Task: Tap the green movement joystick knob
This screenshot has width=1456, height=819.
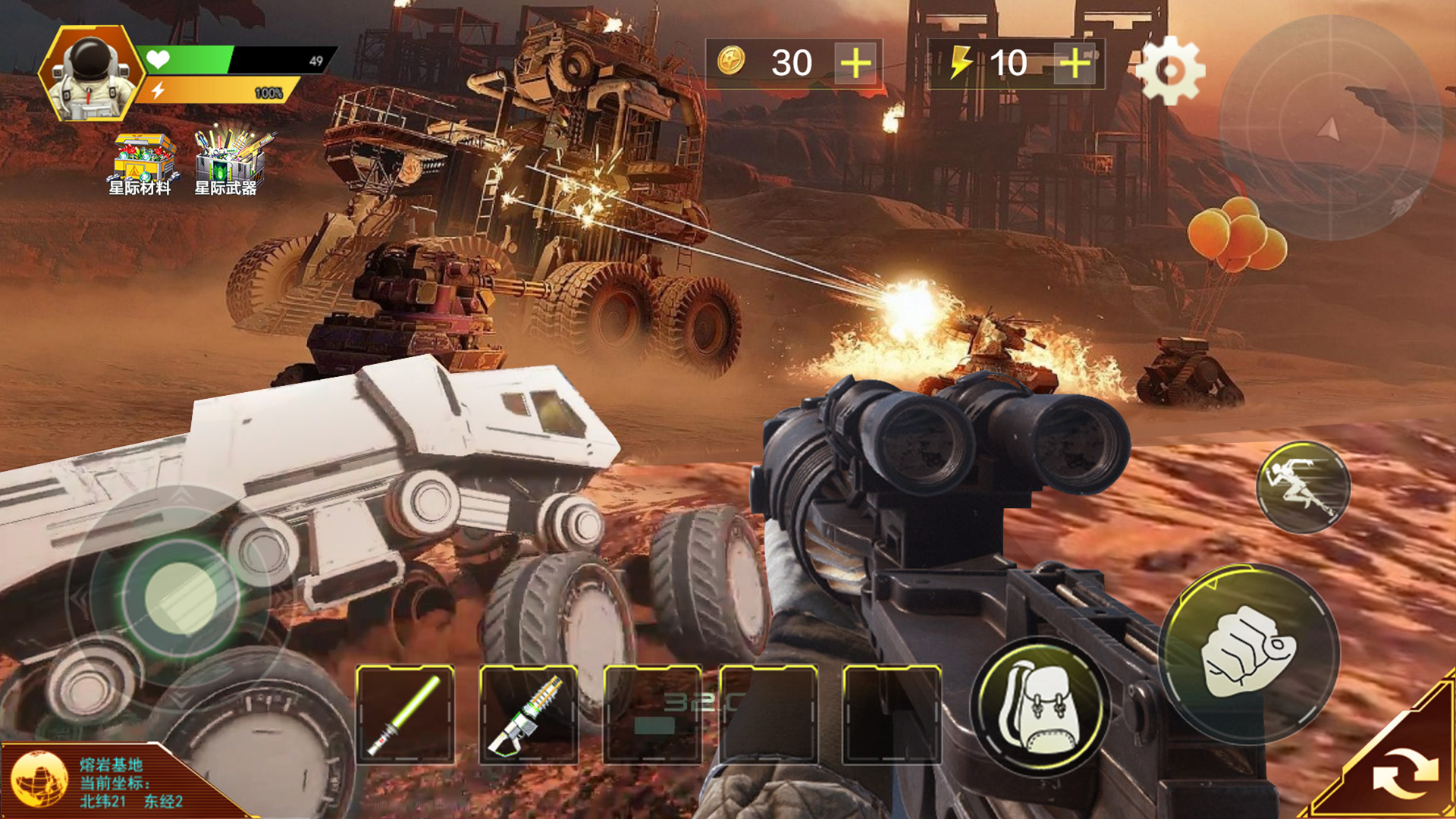Action: 180,598
